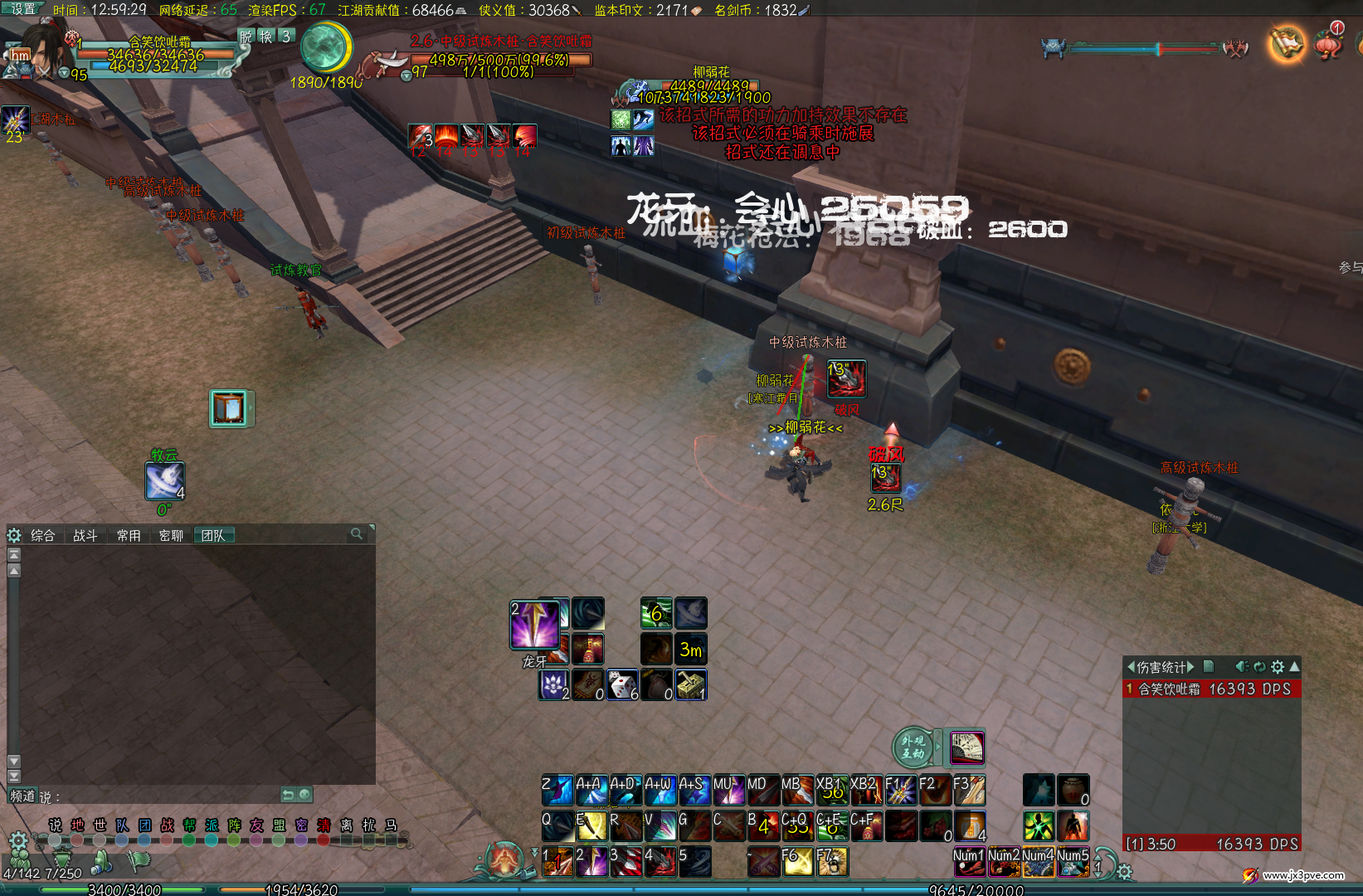Image resolution: width=1363 pixels, height=896 pixels.
Task: Cast the glowing yellow F6 skill
Action: coord(798,862)
